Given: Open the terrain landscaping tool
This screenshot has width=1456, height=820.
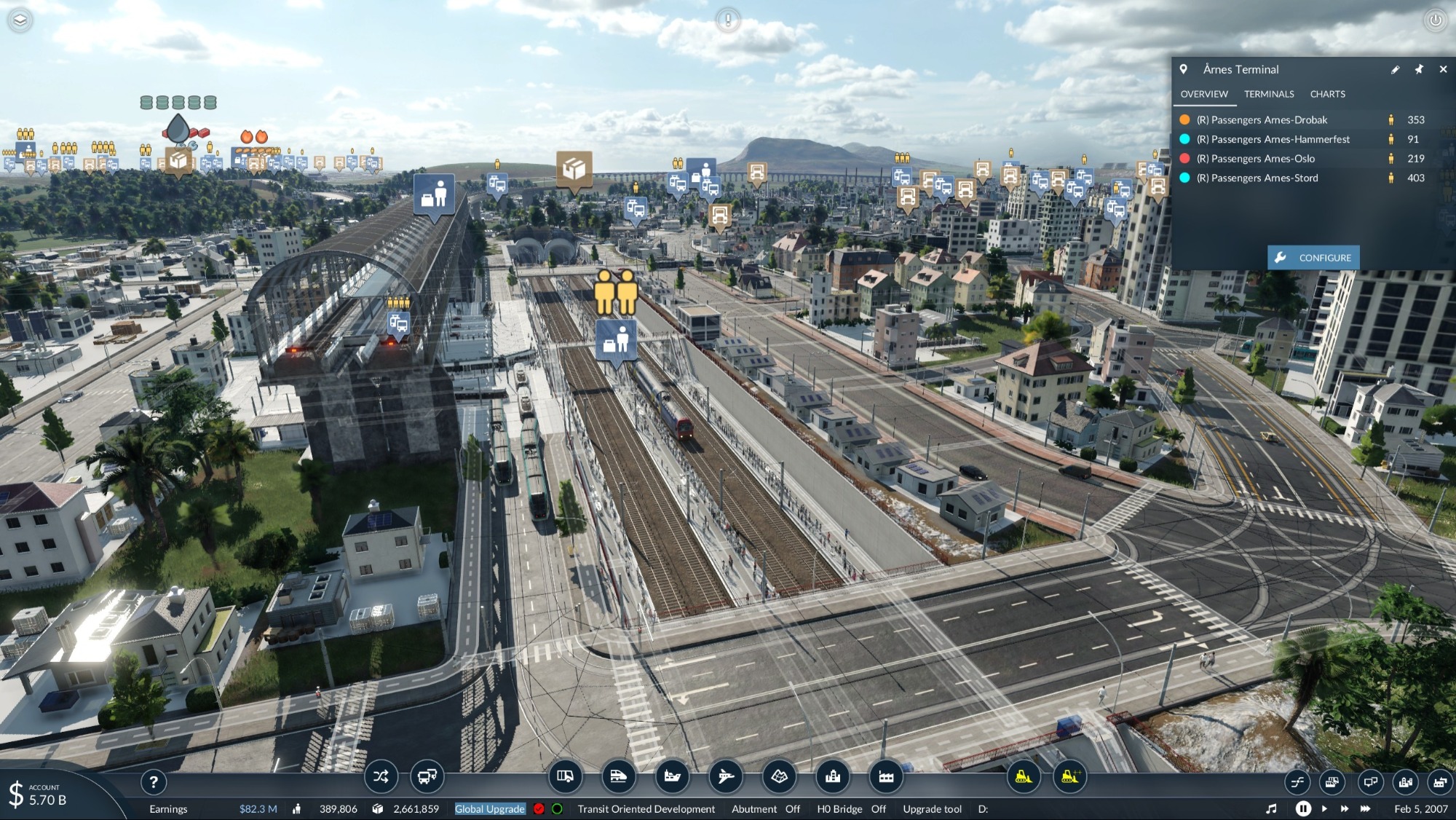Looking at the screenshot, I should click(x=779, y=777).
